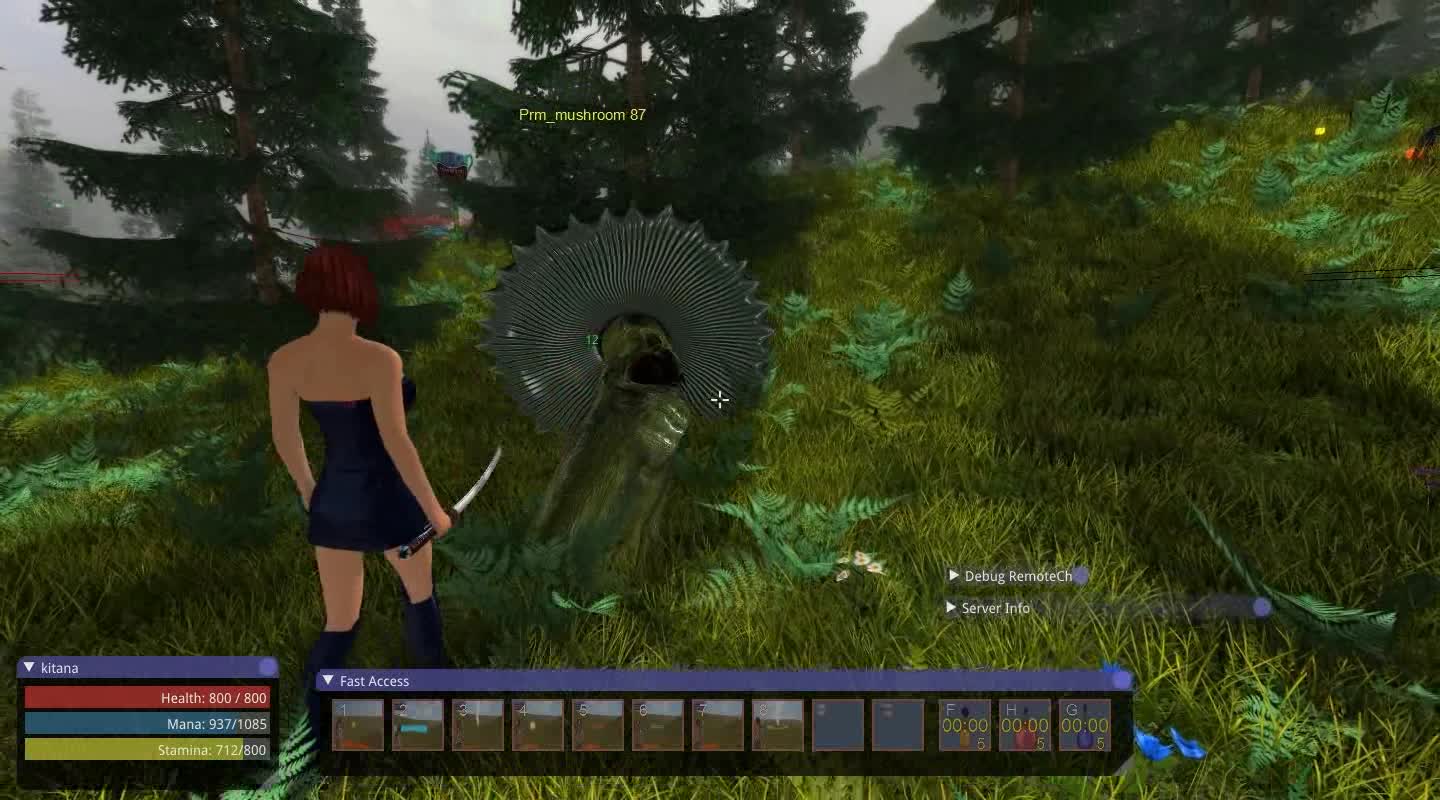Screen dimensions: 1440x800
Task: Click the yellow Stamina bar
Action: 145,749
